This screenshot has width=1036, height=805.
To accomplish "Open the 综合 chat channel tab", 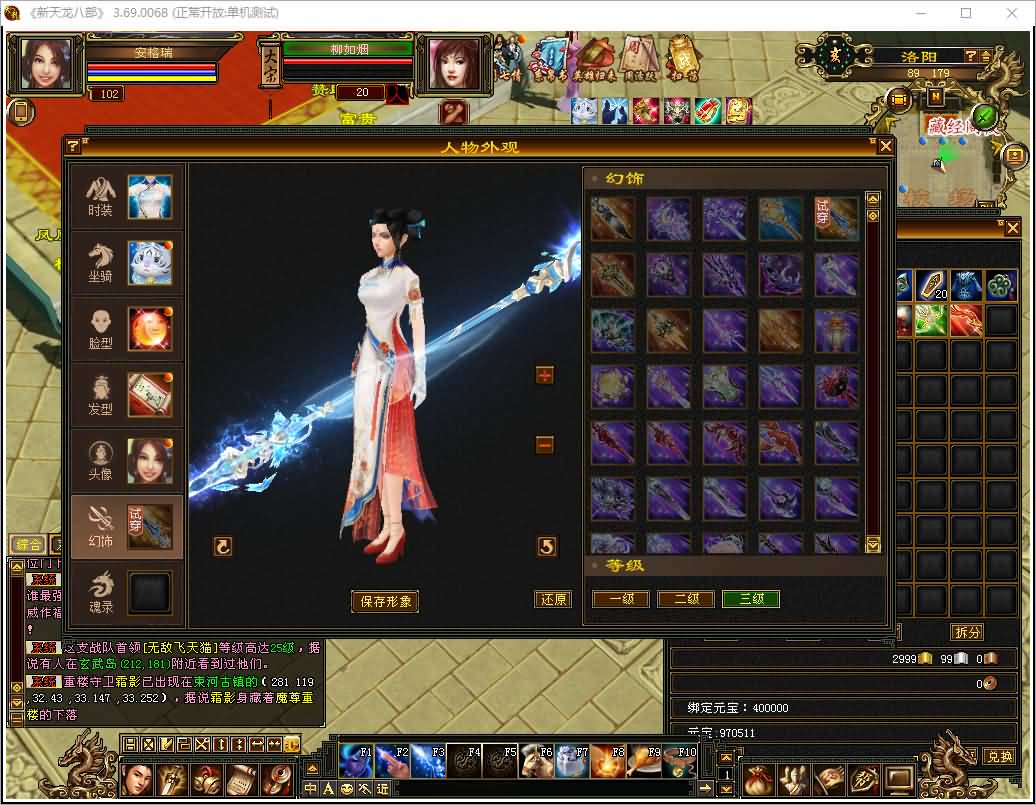I will 28,545.
